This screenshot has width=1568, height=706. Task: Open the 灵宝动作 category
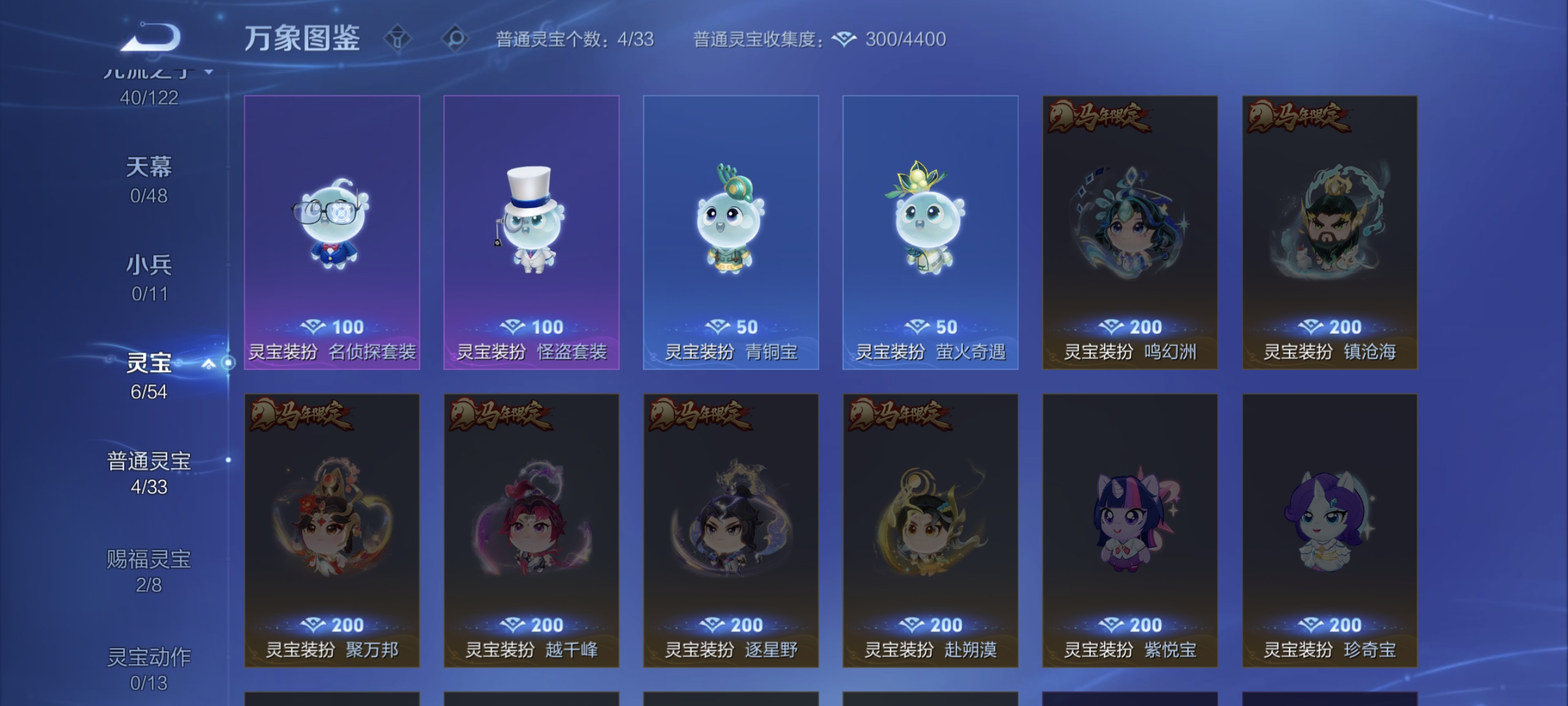pos(149,660)
